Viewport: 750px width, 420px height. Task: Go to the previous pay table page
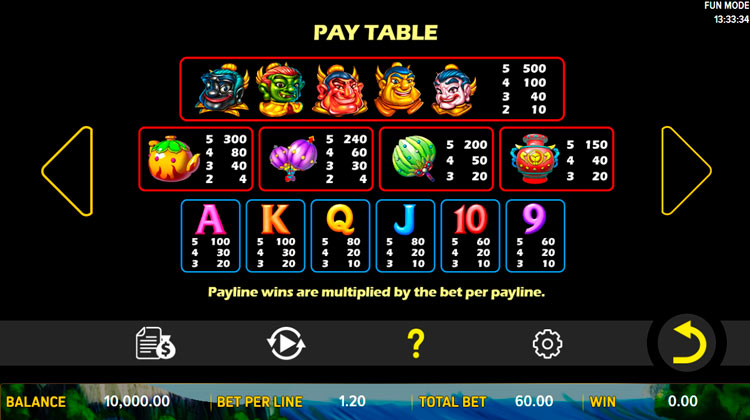click(x=68, y=169)
